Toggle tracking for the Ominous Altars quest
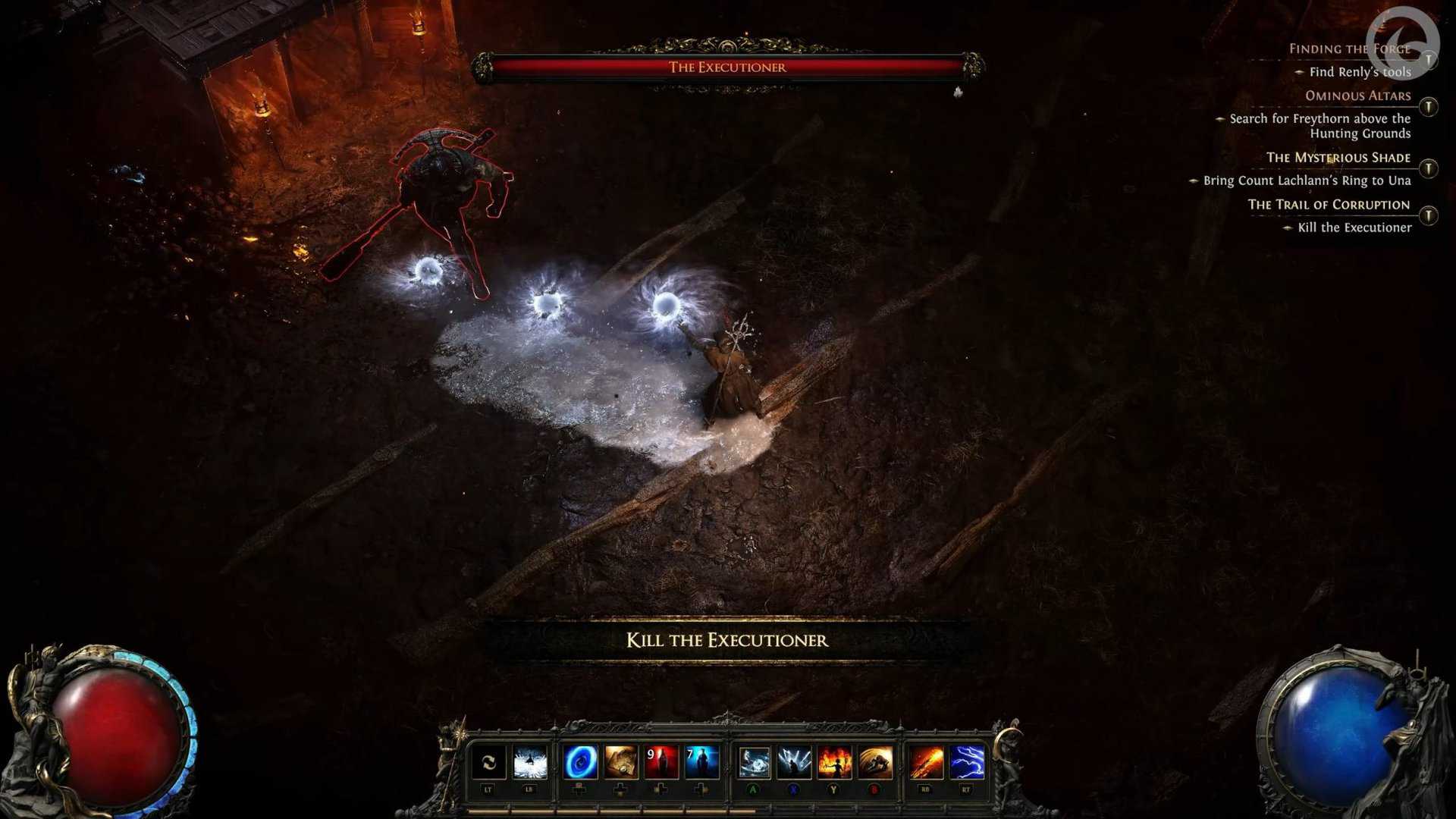1456x819 pixels. click(1429, 105)
